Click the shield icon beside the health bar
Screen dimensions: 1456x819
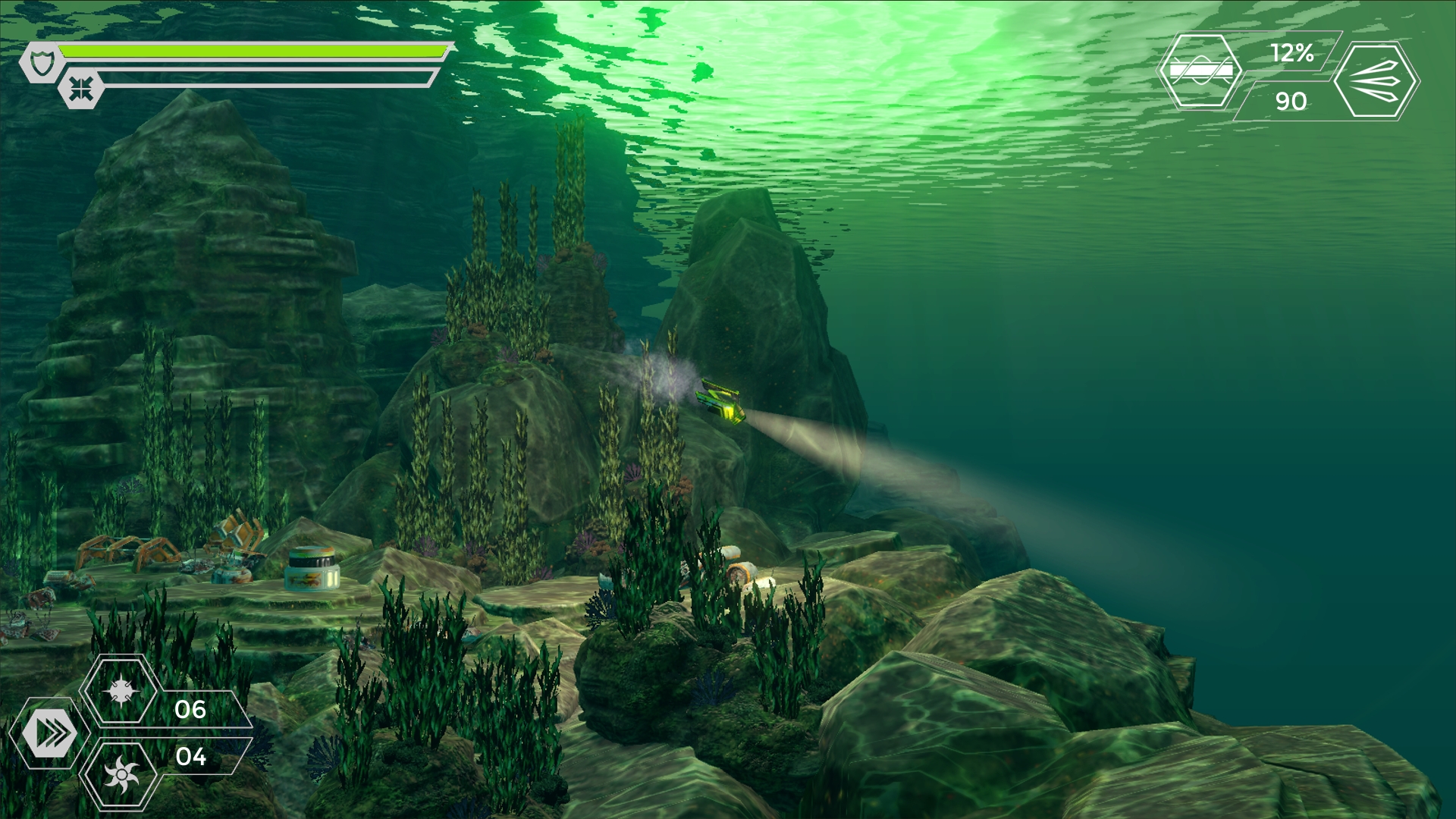coord(42,61)
